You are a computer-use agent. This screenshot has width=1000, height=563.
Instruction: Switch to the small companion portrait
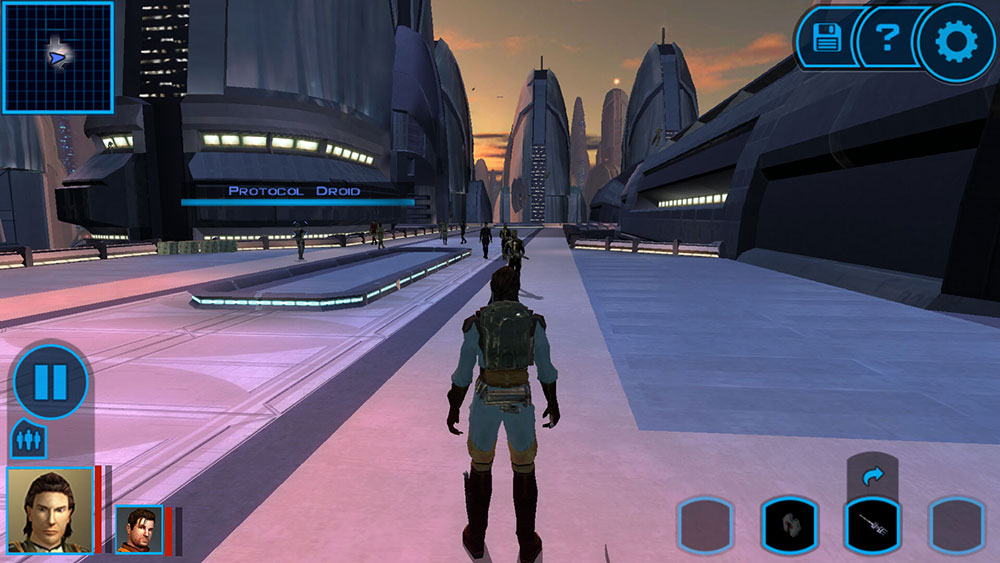tap(139, 529)
